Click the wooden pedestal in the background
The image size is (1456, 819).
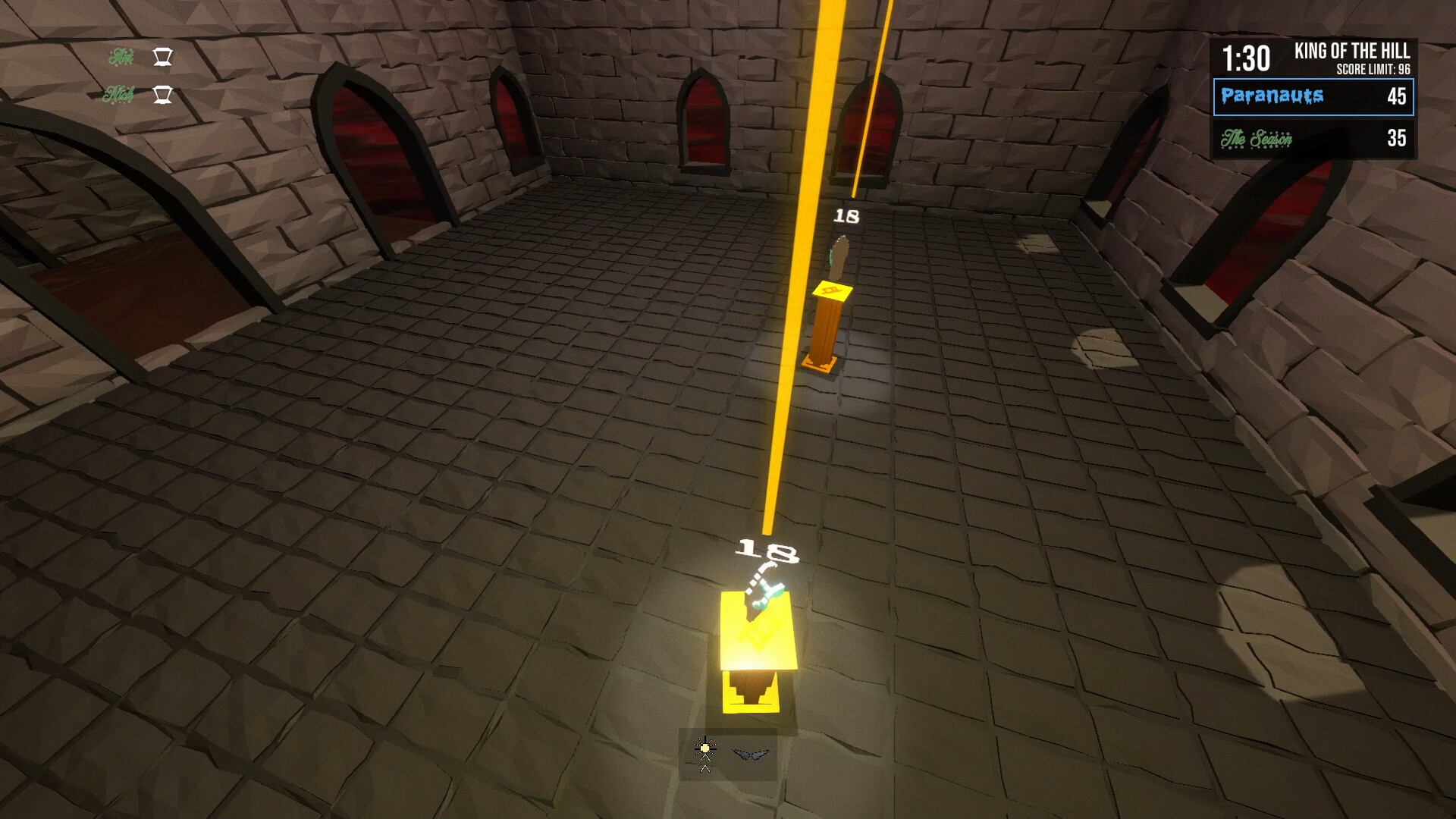(x=824, y=330)
